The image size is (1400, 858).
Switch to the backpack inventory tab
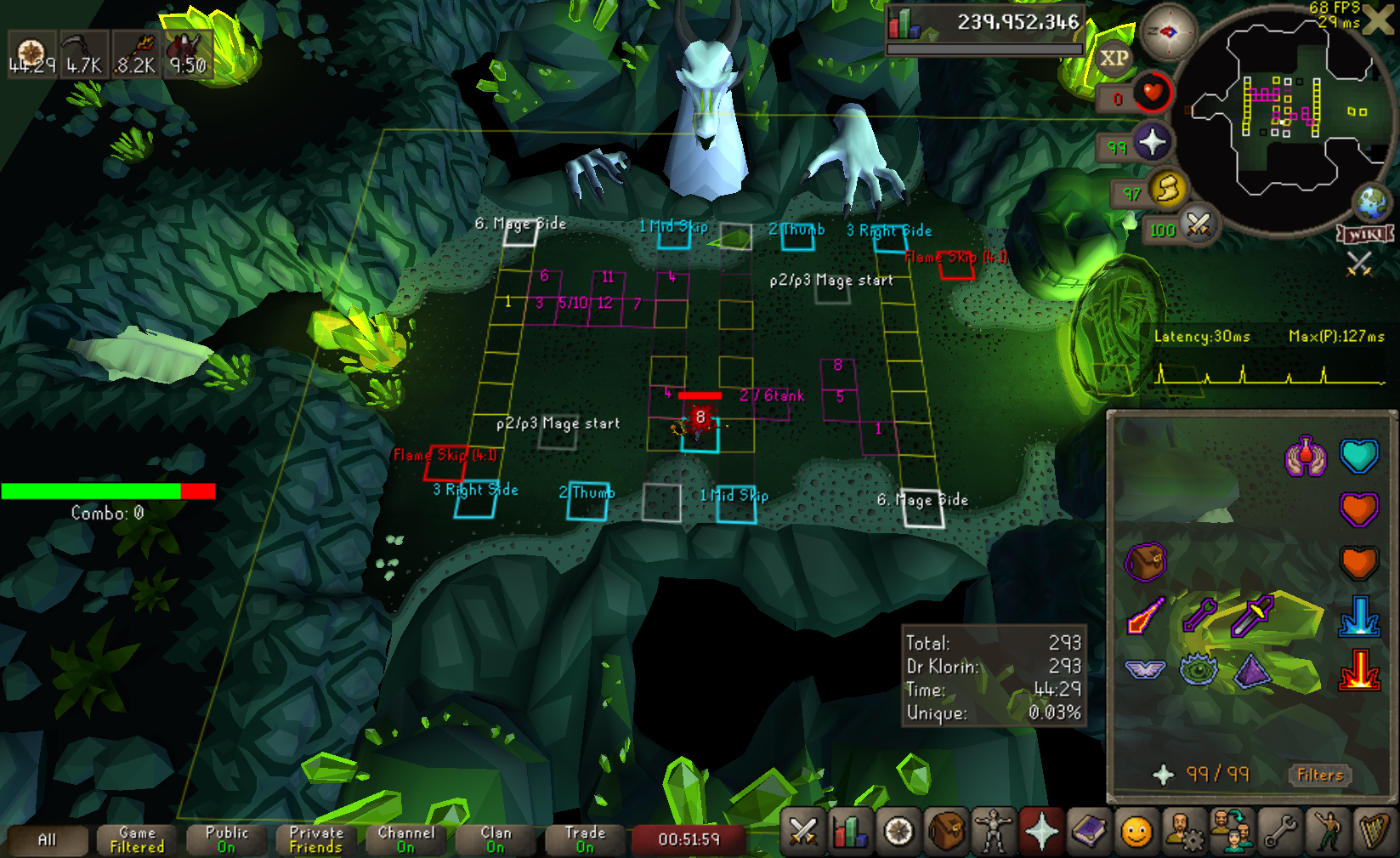click(x=946, y=832)
